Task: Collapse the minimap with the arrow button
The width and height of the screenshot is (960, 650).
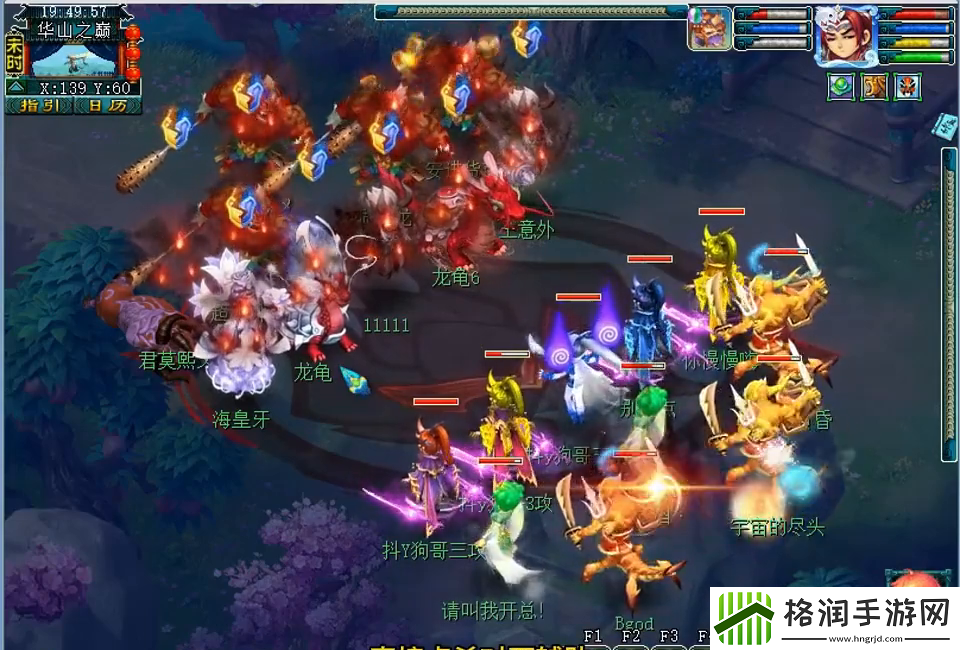Action: pyautogui.click(x=15, y=88)
